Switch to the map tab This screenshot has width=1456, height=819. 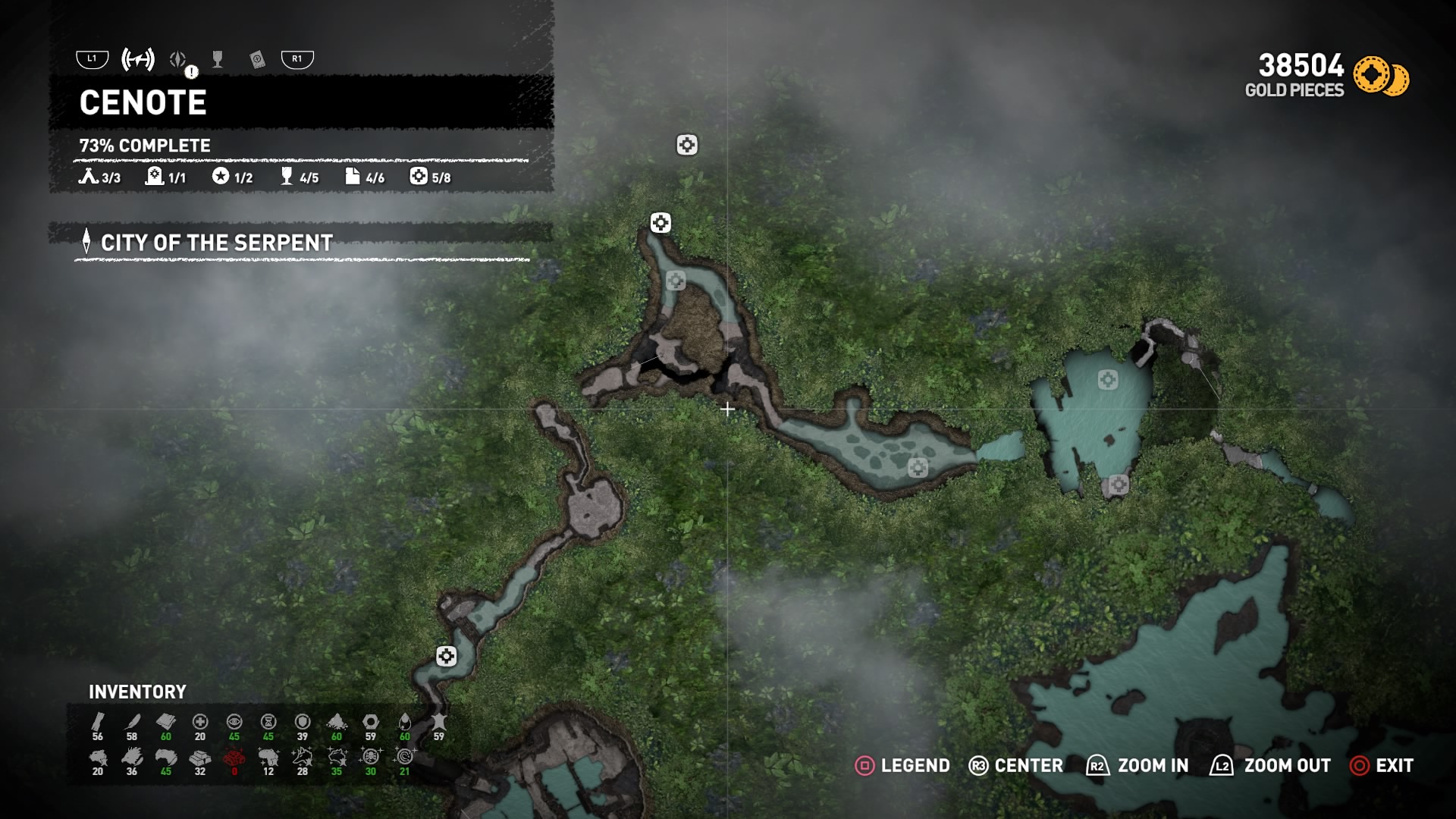click(x=138, y=59)
